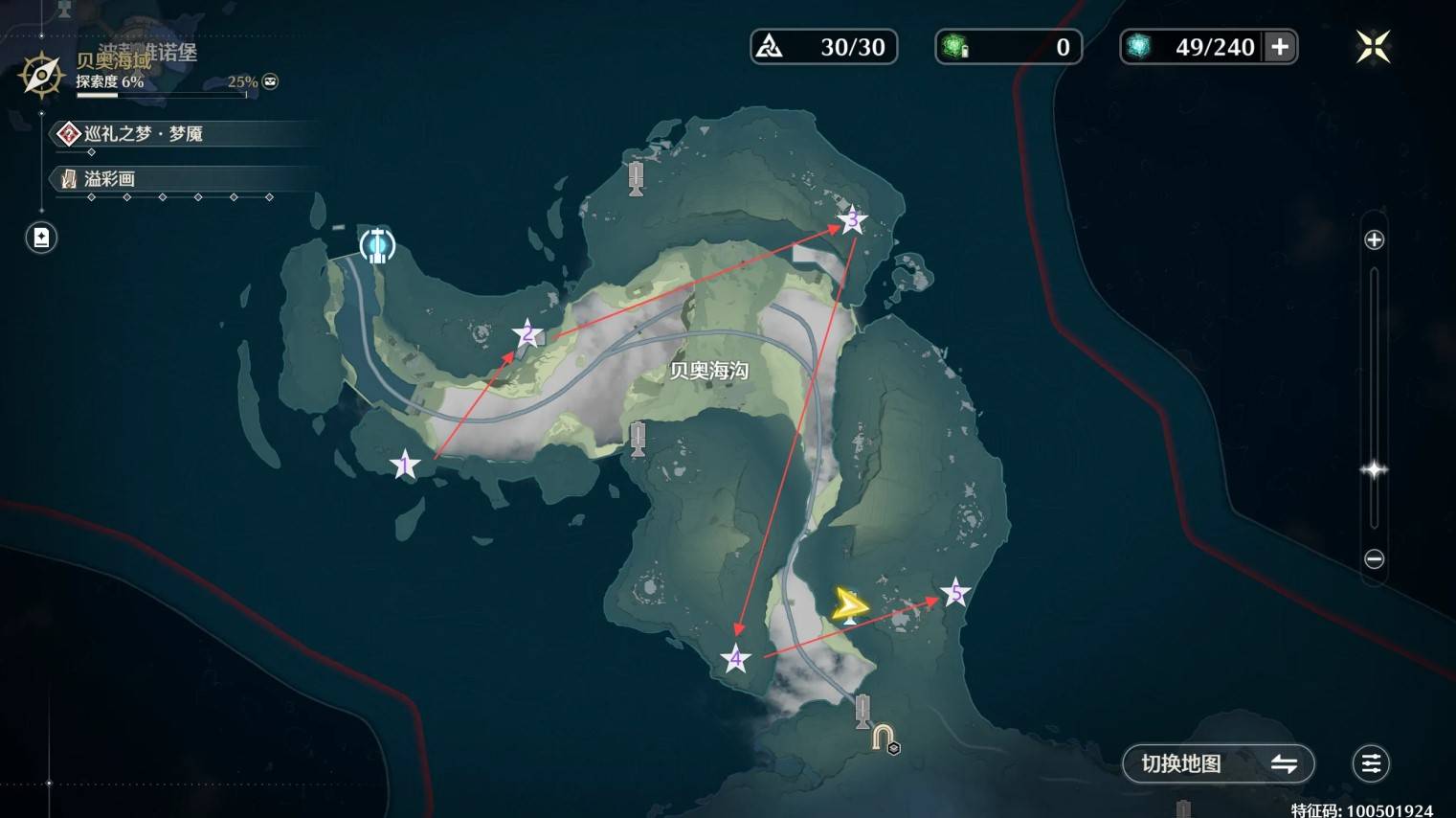Click the yellow player arrow marker
1456x818 pixels.
[848, 605]
